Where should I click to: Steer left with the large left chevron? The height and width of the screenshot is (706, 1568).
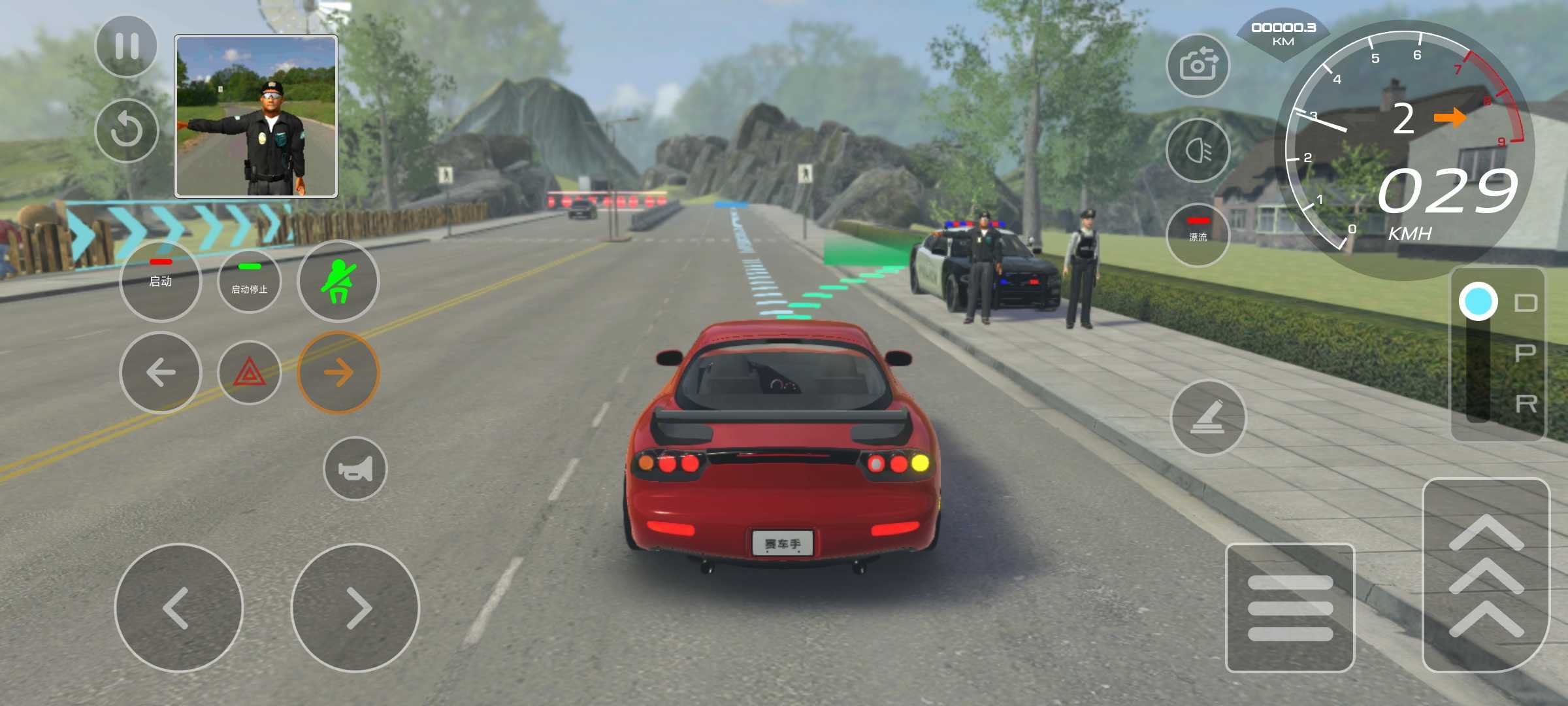[178, 608]
